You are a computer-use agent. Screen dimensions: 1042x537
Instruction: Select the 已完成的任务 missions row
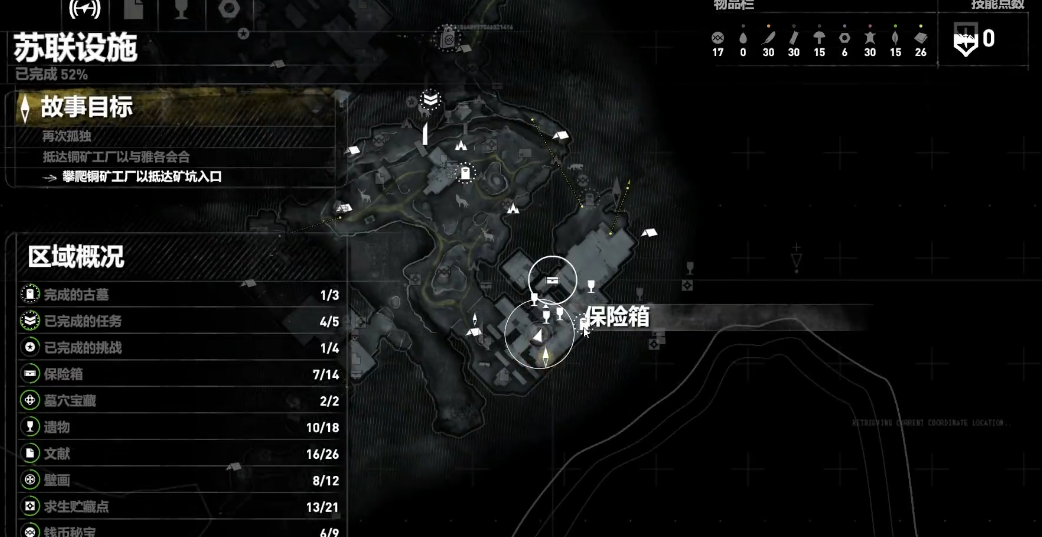pos(180,321)
